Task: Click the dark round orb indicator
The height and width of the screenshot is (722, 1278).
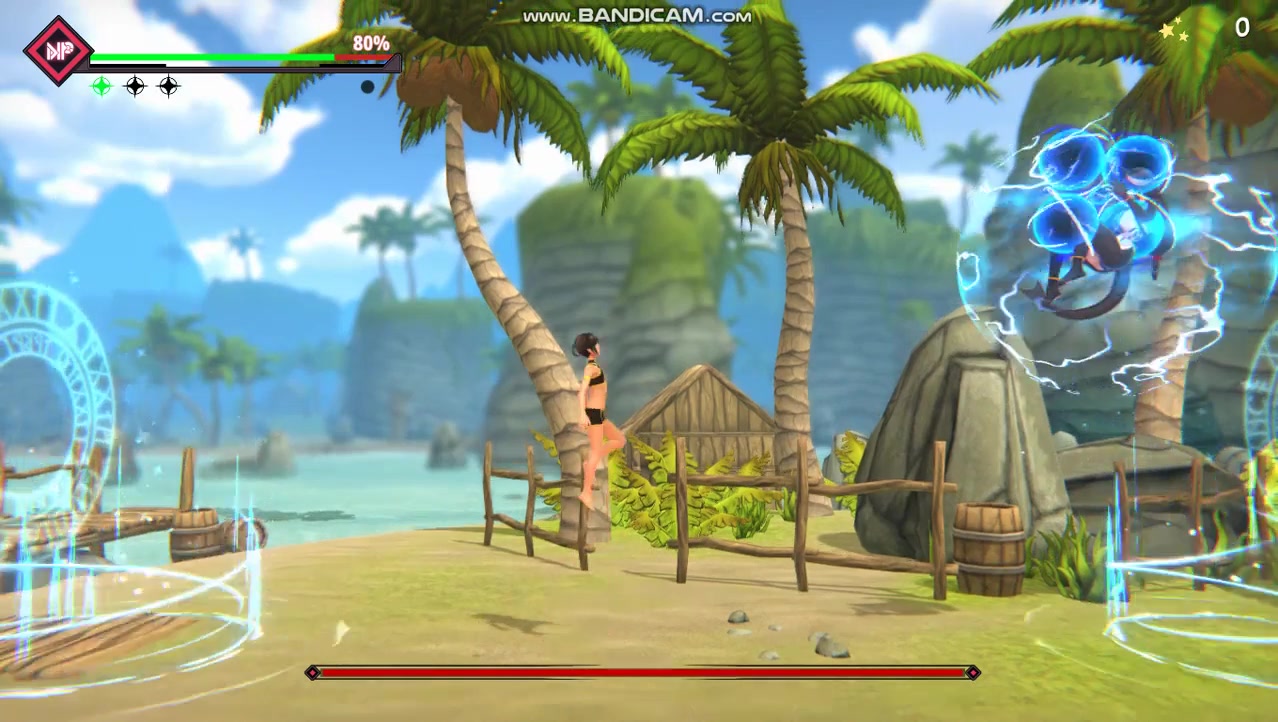Action: (x=367, y=87)
